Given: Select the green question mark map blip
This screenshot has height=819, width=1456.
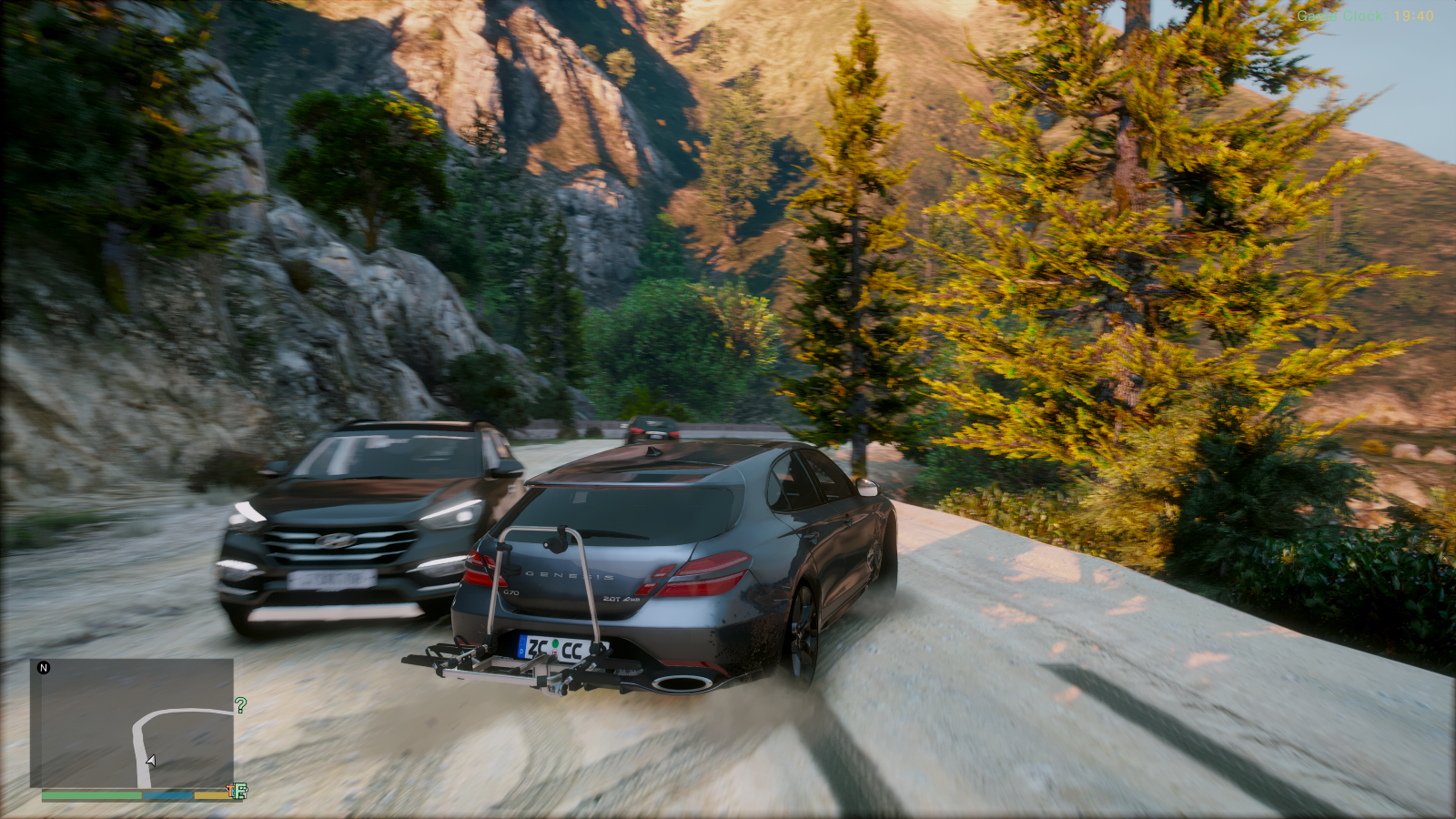Looking at the screenshot, I should pyautogui.click(x=240, y=705).
